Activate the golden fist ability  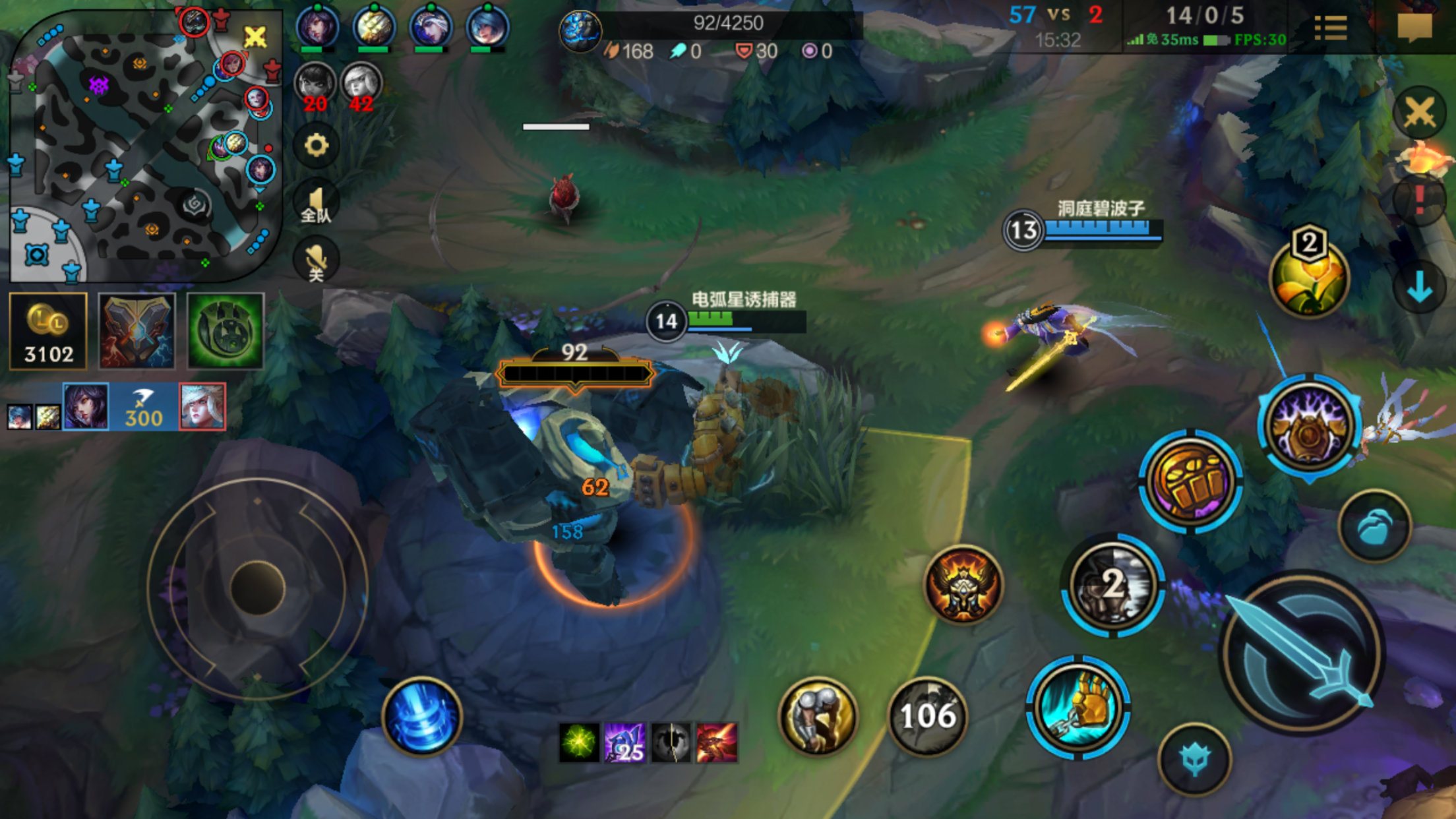[1190, 480]
